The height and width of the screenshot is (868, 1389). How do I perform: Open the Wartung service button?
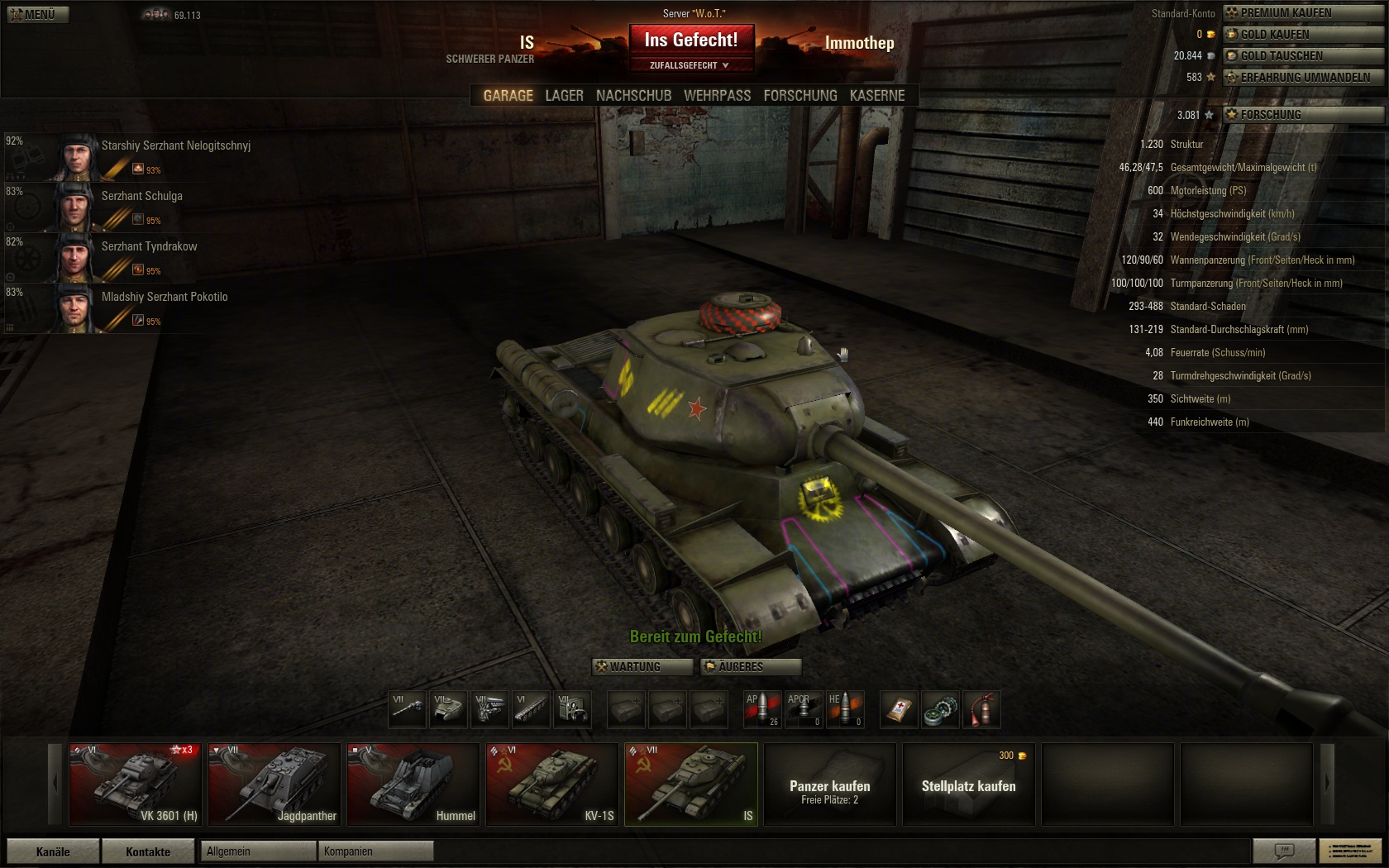click(x=642, y=667)
